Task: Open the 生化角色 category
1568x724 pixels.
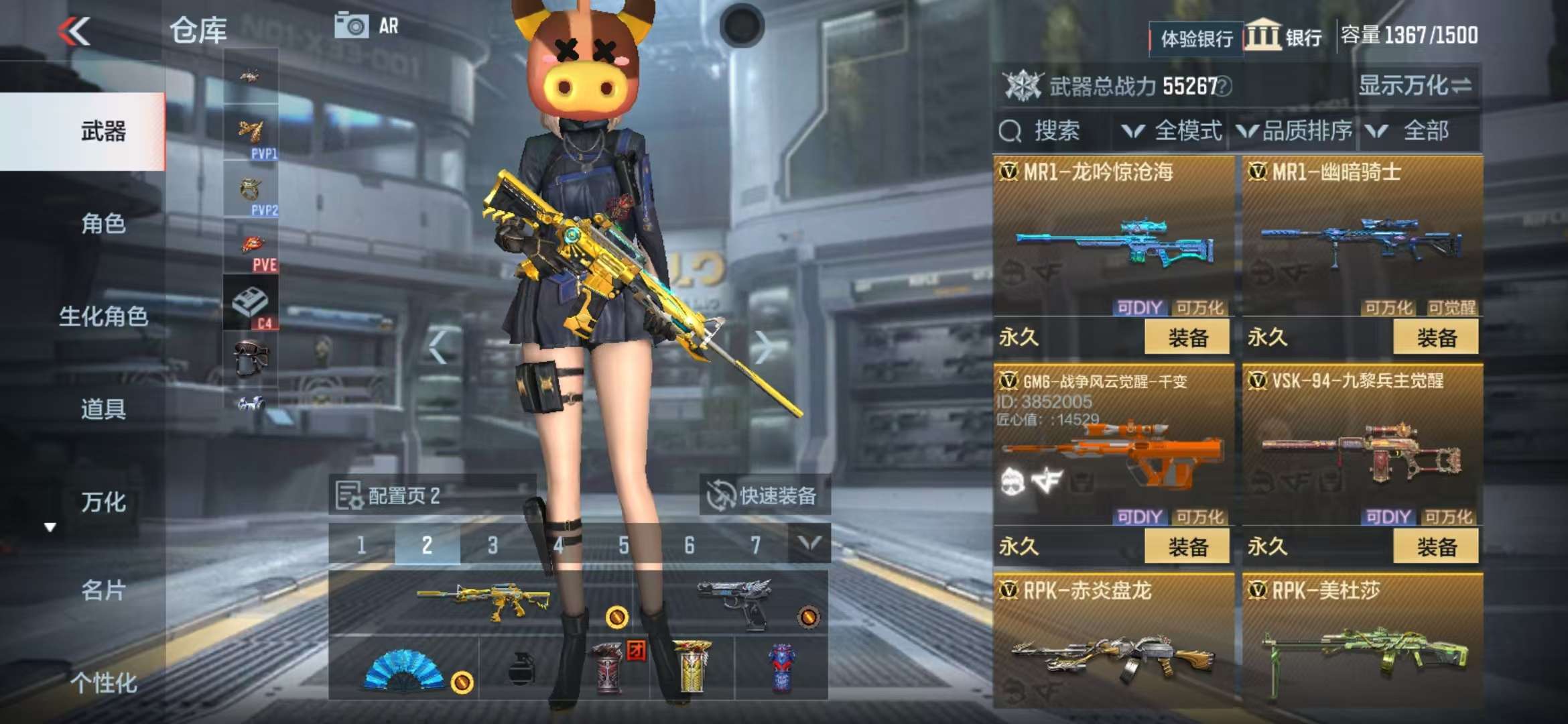Action: pos(103,316)
